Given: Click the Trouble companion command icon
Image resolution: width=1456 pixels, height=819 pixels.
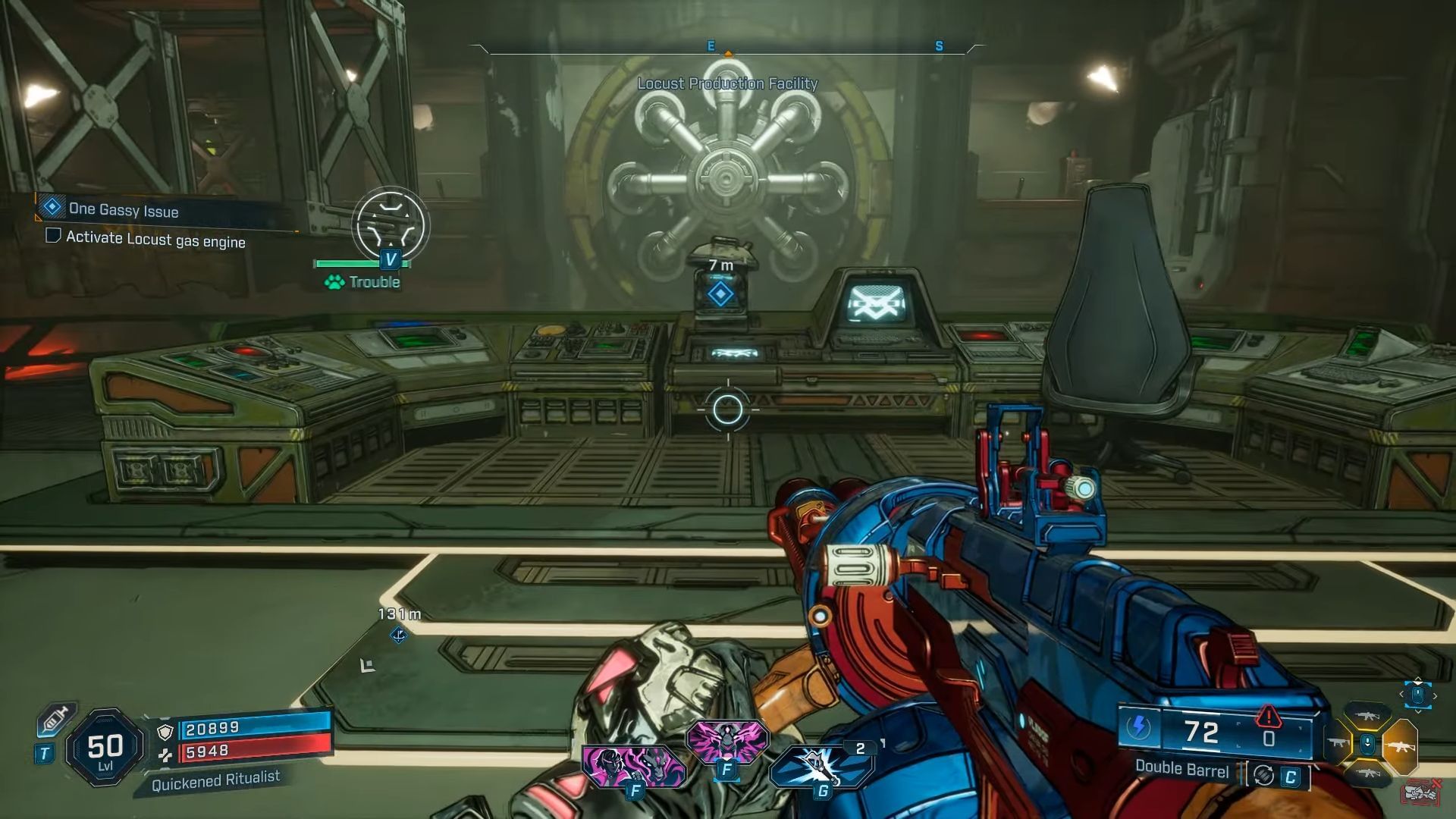Looking at the screenshot, I should coord(390,225).
